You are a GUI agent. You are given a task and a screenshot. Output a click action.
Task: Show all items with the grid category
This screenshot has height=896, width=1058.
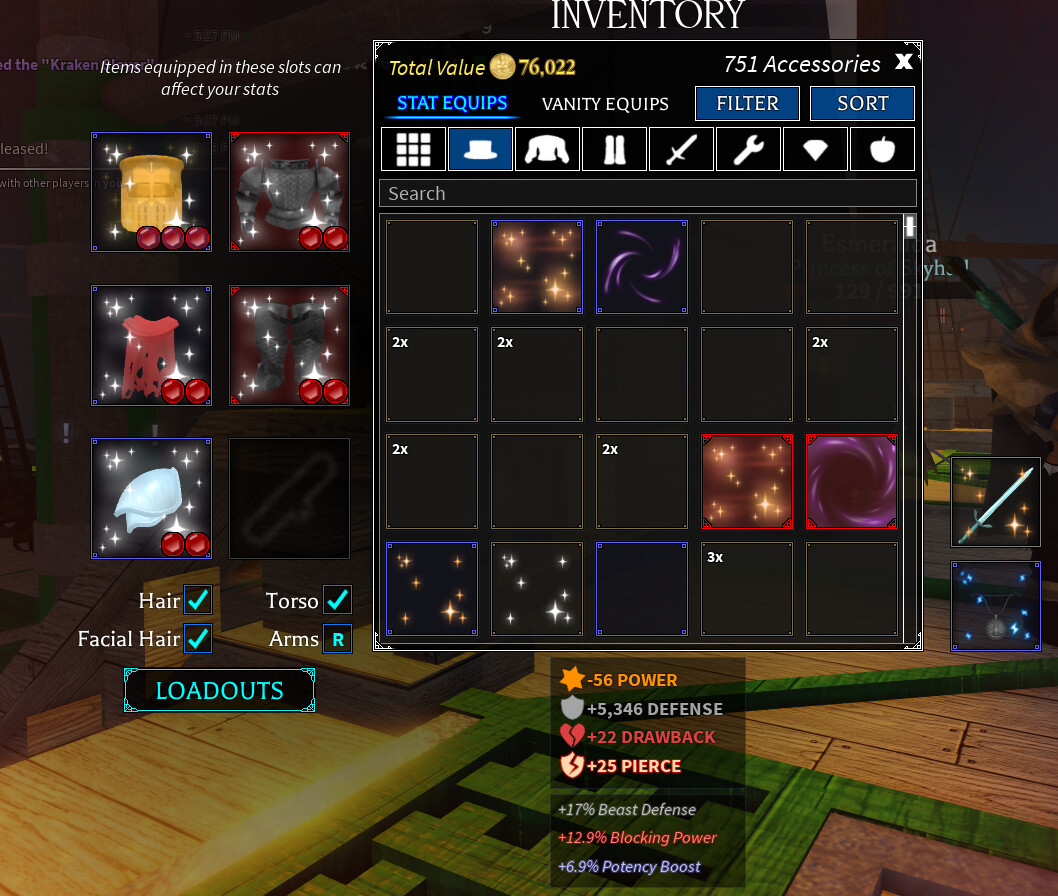tap(413, 149)
